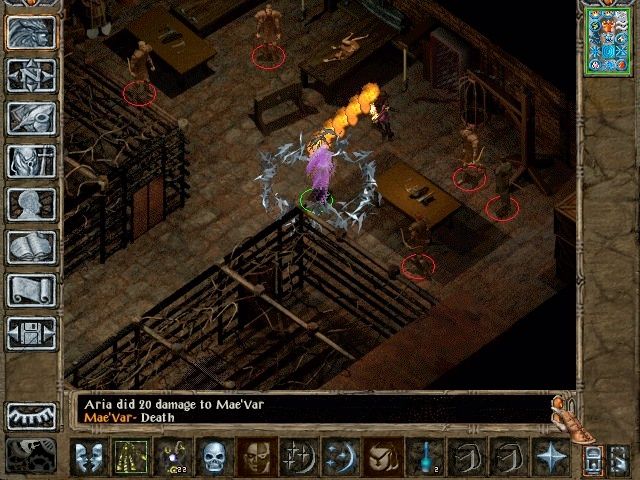The height and width of the screenshot is (480, 640).
Task: Activate the talk masks action
Action: (88, 457)
